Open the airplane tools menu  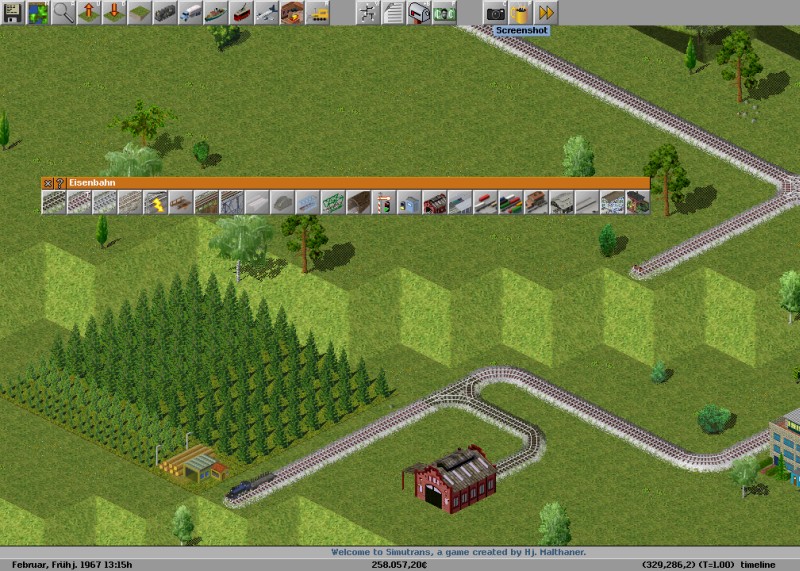[x=267, y=12]
